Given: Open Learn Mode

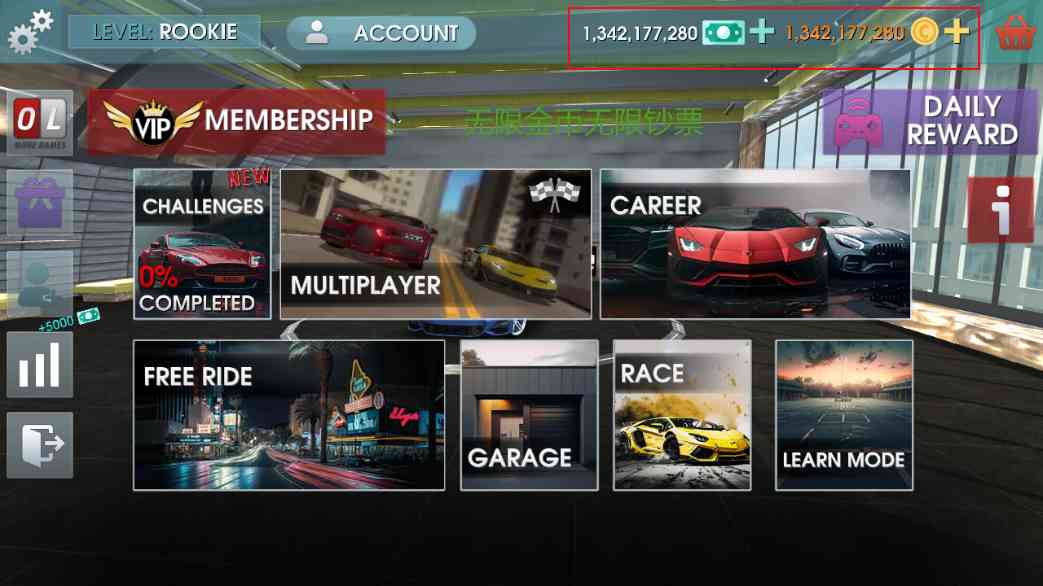Looking at the screenshot, I should [843, 415].
